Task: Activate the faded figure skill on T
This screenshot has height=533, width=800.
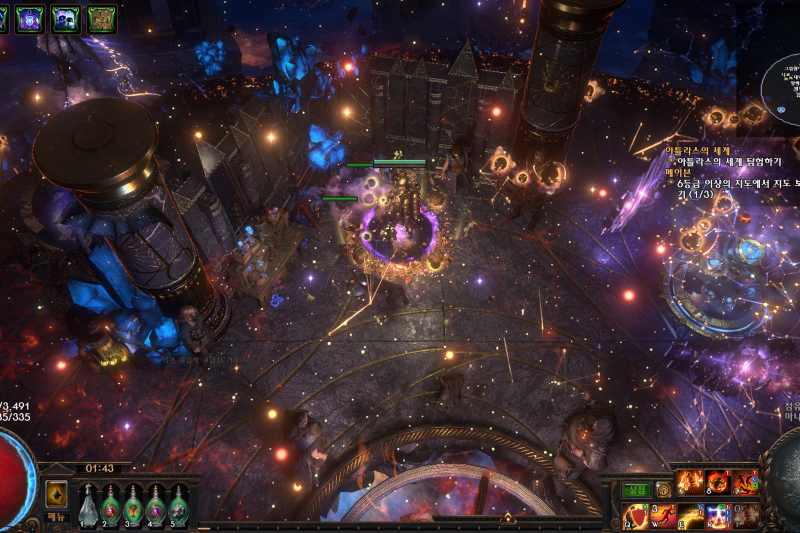Action: (x=746, y=516)
